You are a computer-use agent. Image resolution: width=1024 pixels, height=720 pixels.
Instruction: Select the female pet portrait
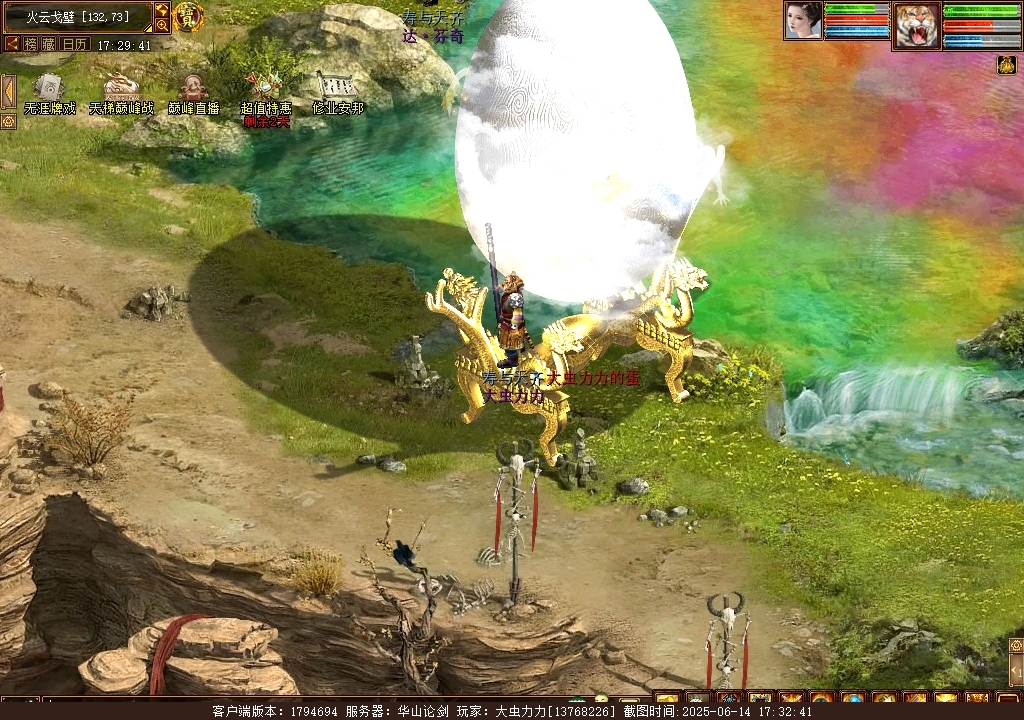(x=802, y=20)
